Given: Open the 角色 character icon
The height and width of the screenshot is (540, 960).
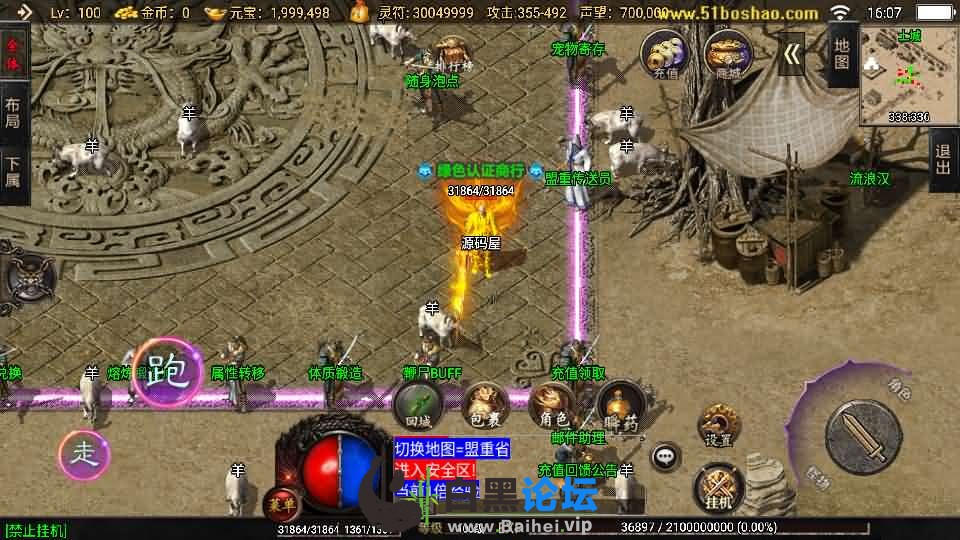Looking at the screenshot, I should click(553, 407).
